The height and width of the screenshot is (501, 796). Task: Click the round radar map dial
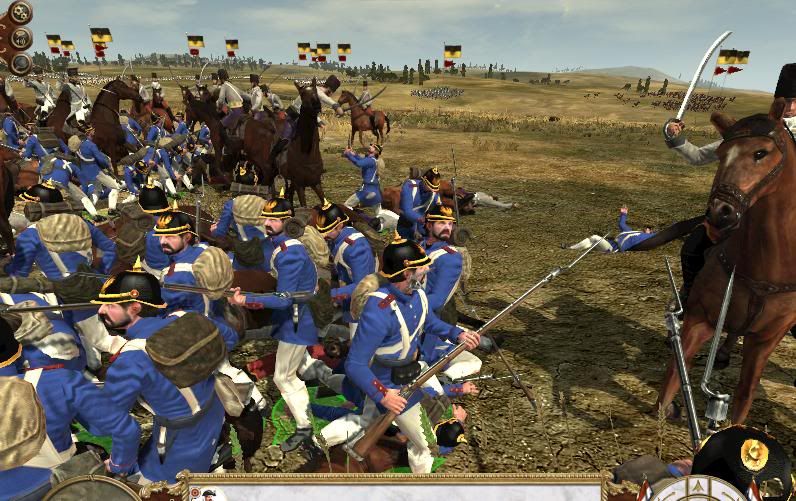[x=92, y=490]
